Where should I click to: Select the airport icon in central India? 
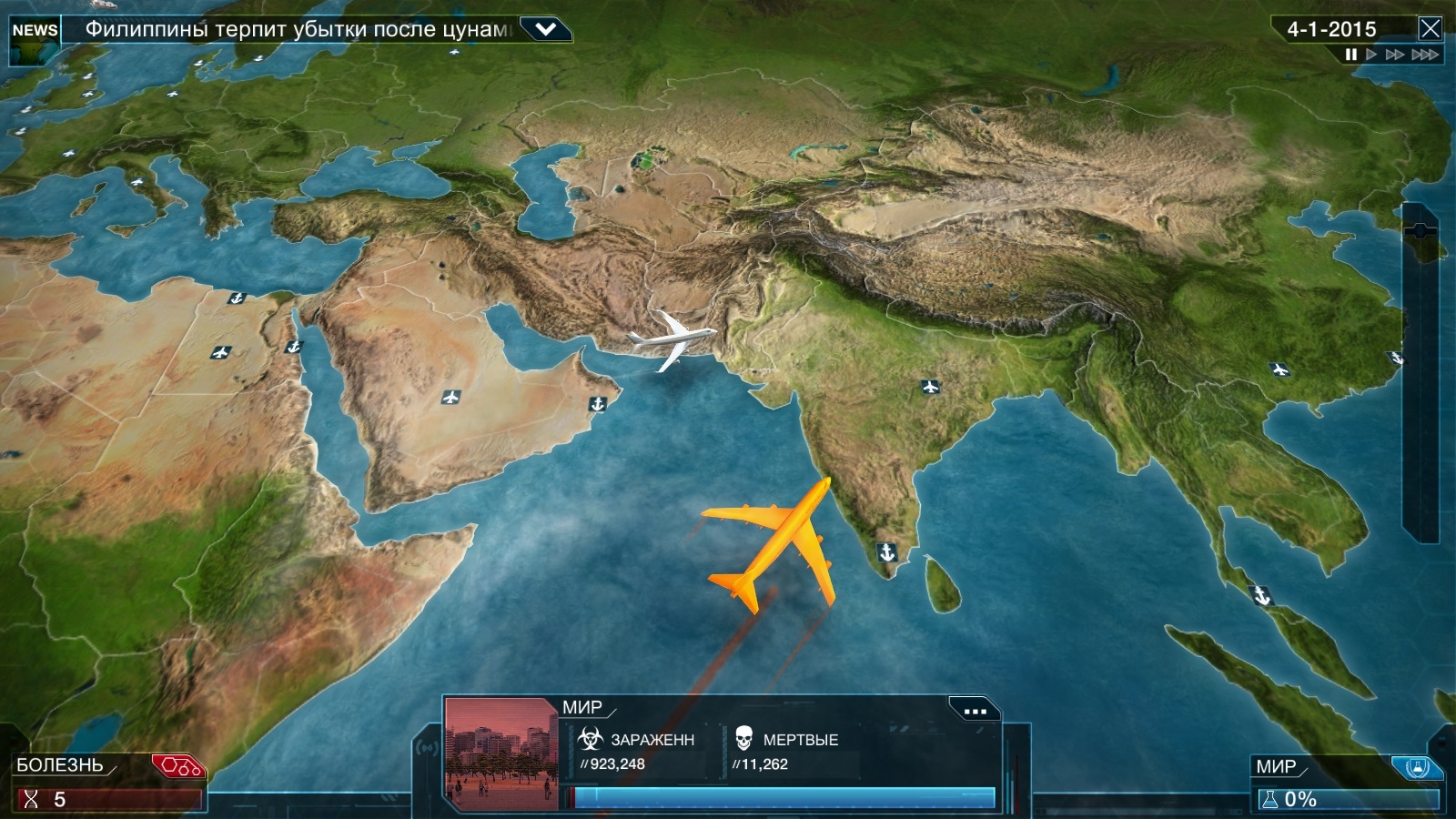930,388
